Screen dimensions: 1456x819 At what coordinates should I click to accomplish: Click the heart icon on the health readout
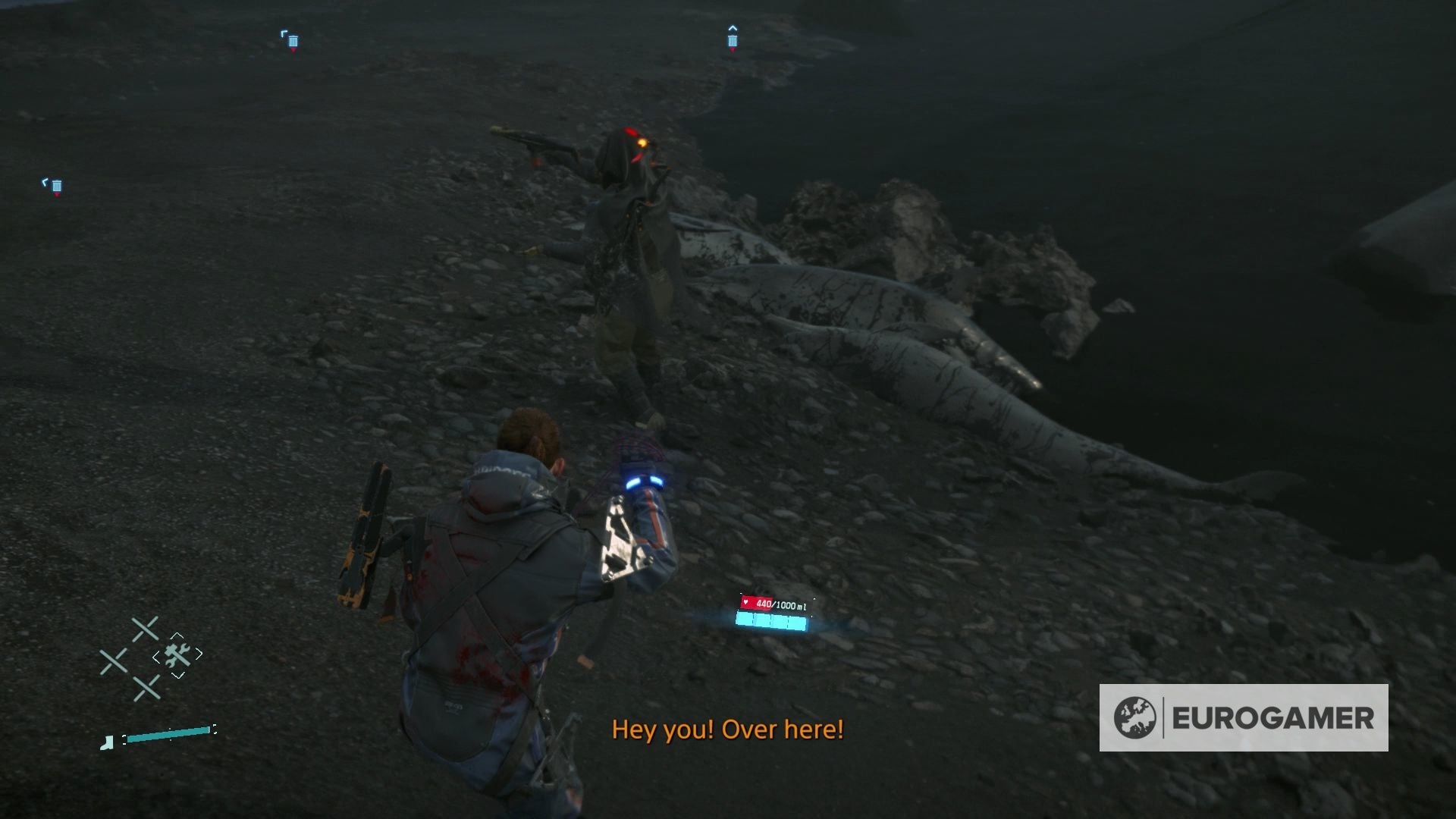[745, 602]
